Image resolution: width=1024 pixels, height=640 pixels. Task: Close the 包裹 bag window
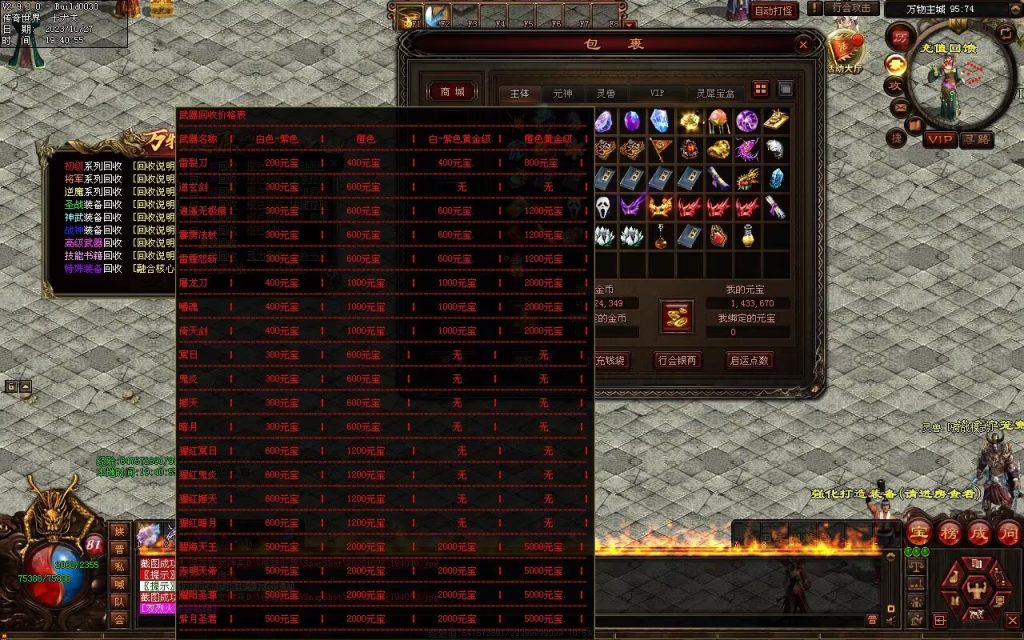point(803,44)
